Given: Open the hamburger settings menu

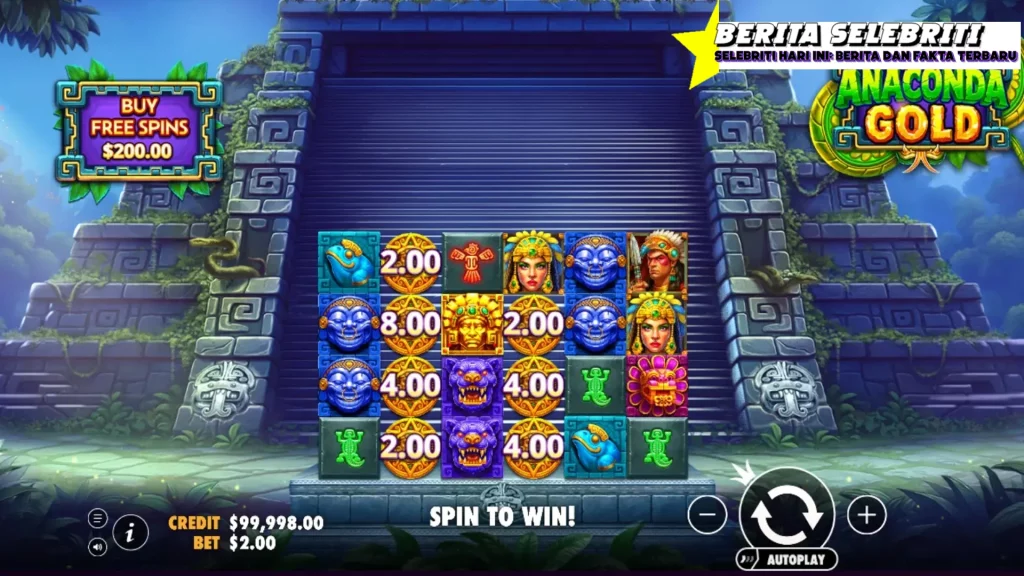Looking at the screenshot, I should (x=98, y=518).
